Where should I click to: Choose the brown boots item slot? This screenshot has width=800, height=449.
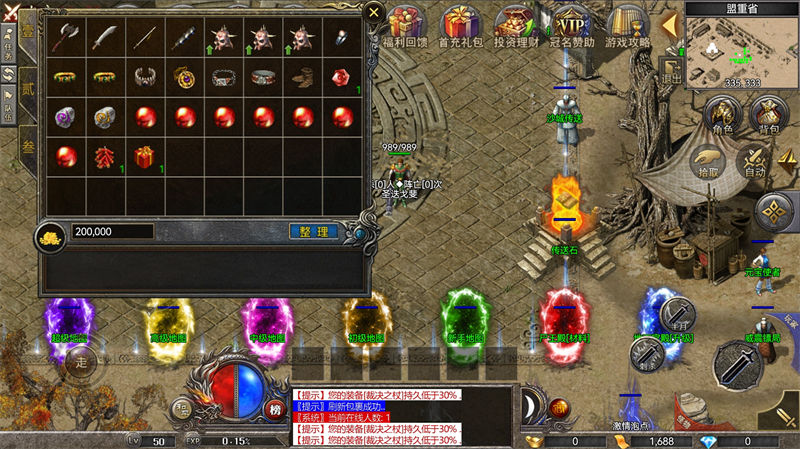click(301, 76)
